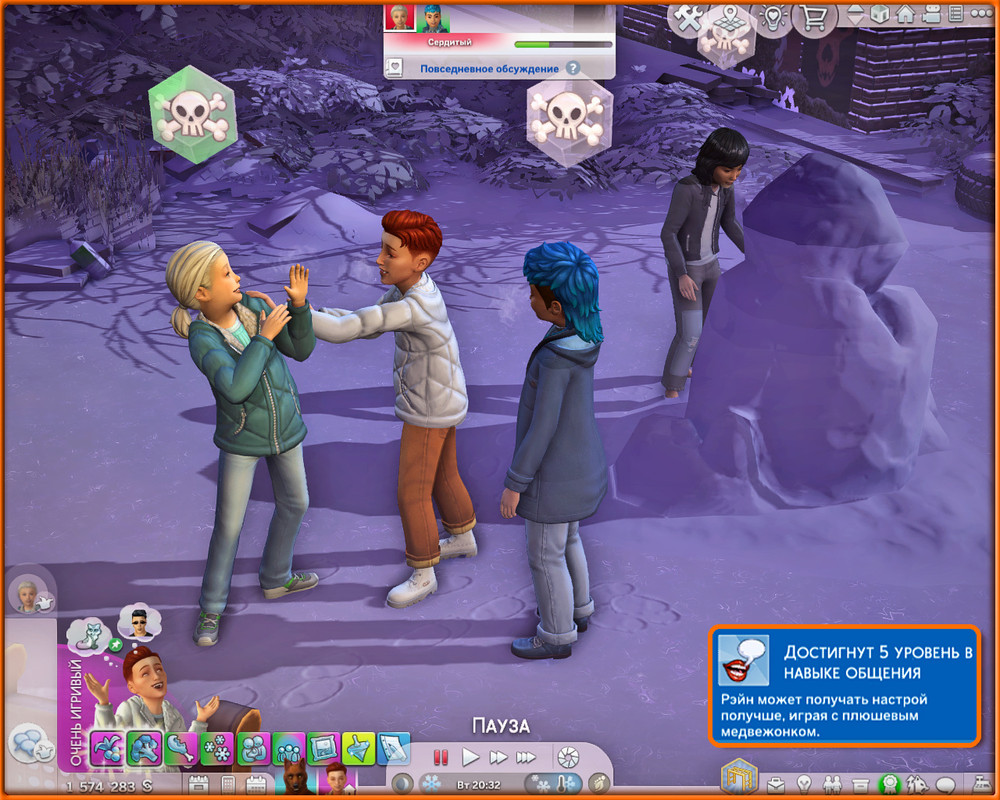Resume play at normal speed

tap(470, 757)
